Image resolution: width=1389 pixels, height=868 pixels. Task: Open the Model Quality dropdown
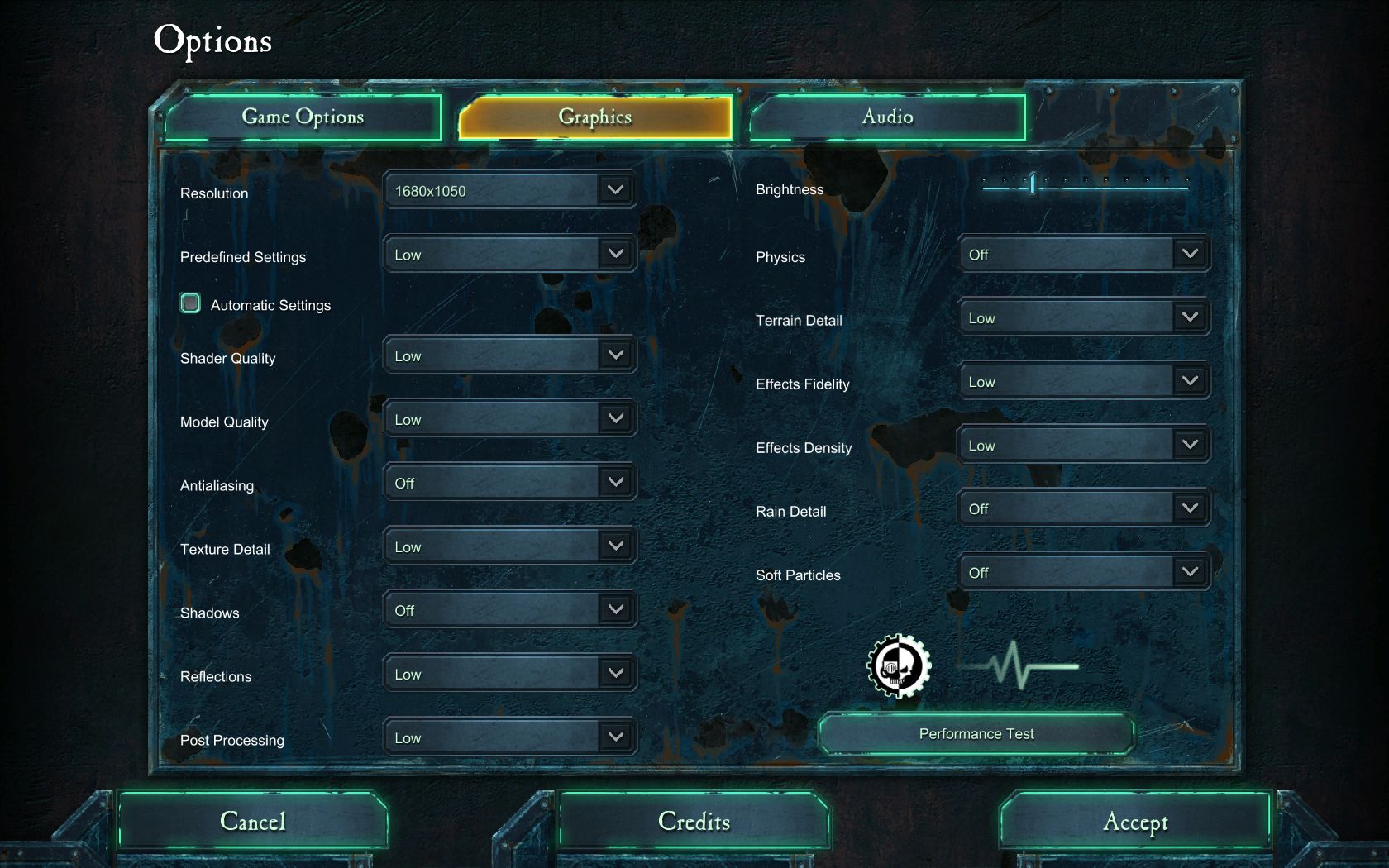click(509, 419)
